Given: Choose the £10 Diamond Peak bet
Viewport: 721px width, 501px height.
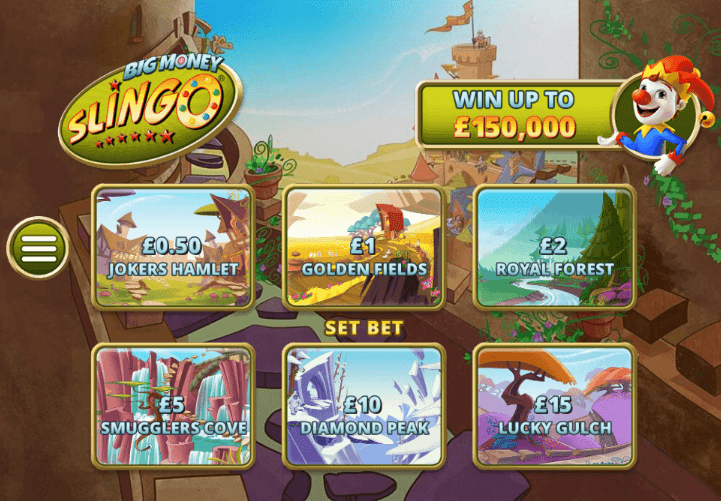Looking at the screenshot, I should click(363, 406).
